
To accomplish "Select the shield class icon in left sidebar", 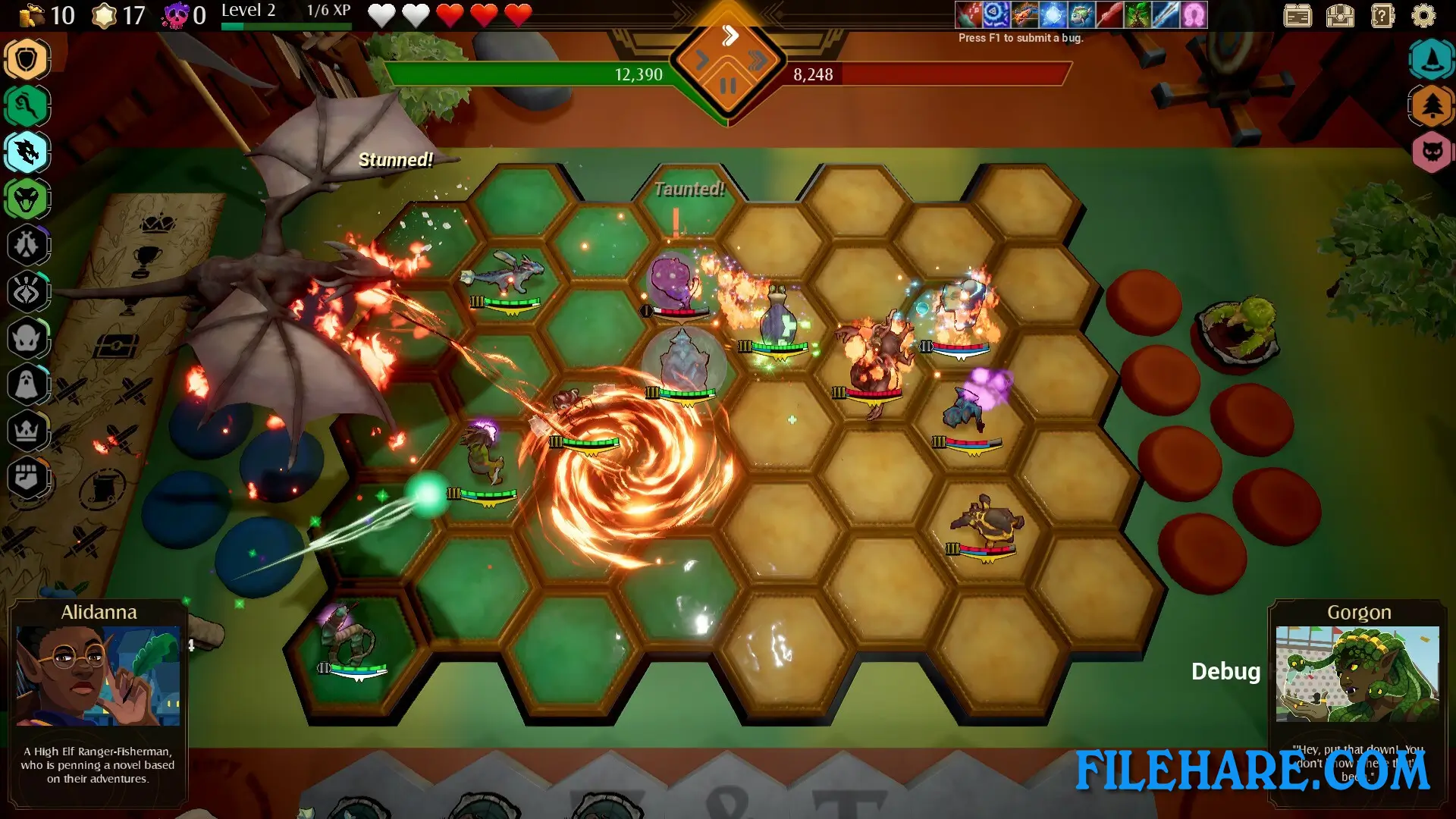I will pos(27,59).
